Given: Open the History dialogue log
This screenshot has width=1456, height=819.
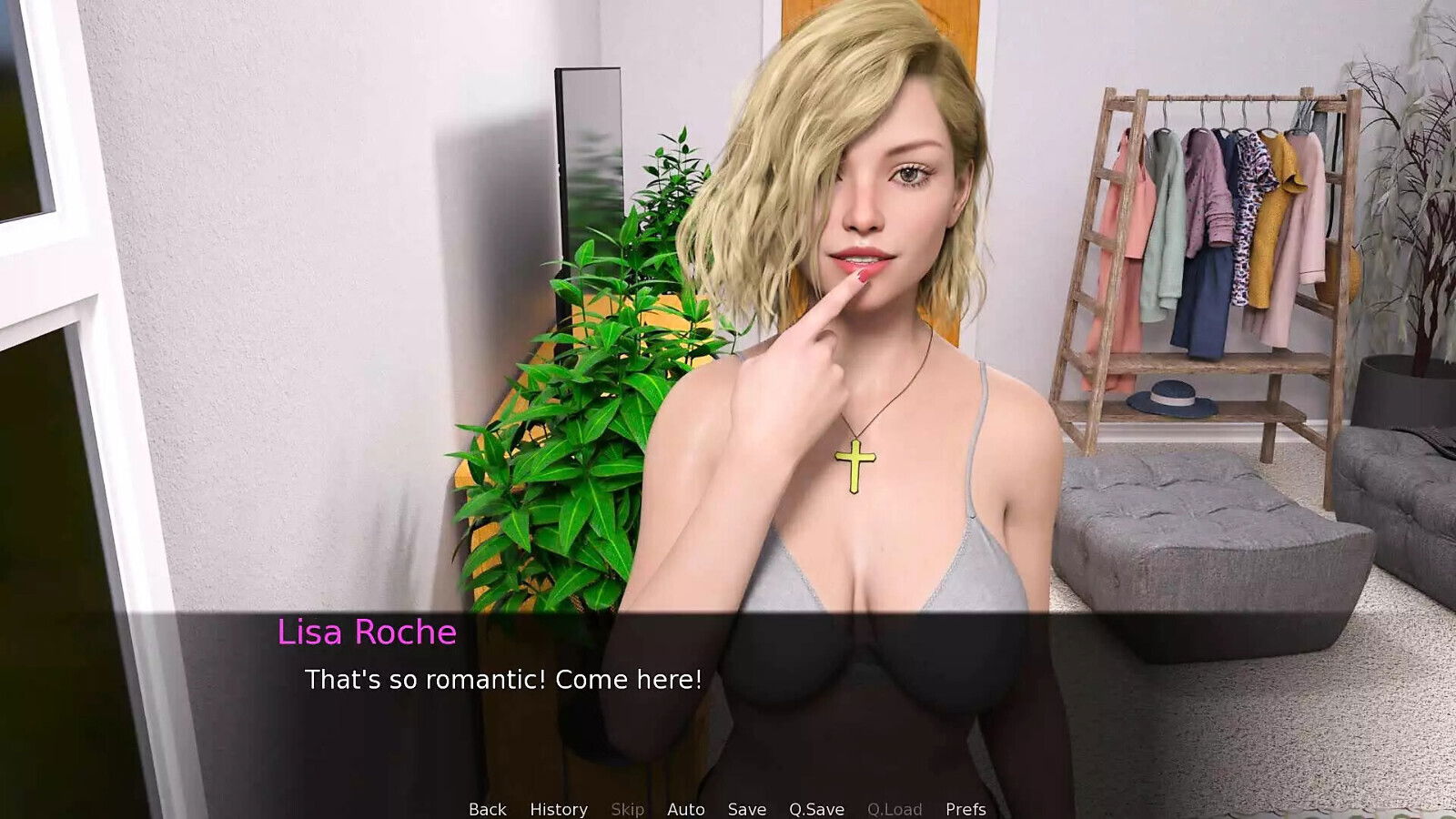Looking at the screenshot, I should 559,809.
